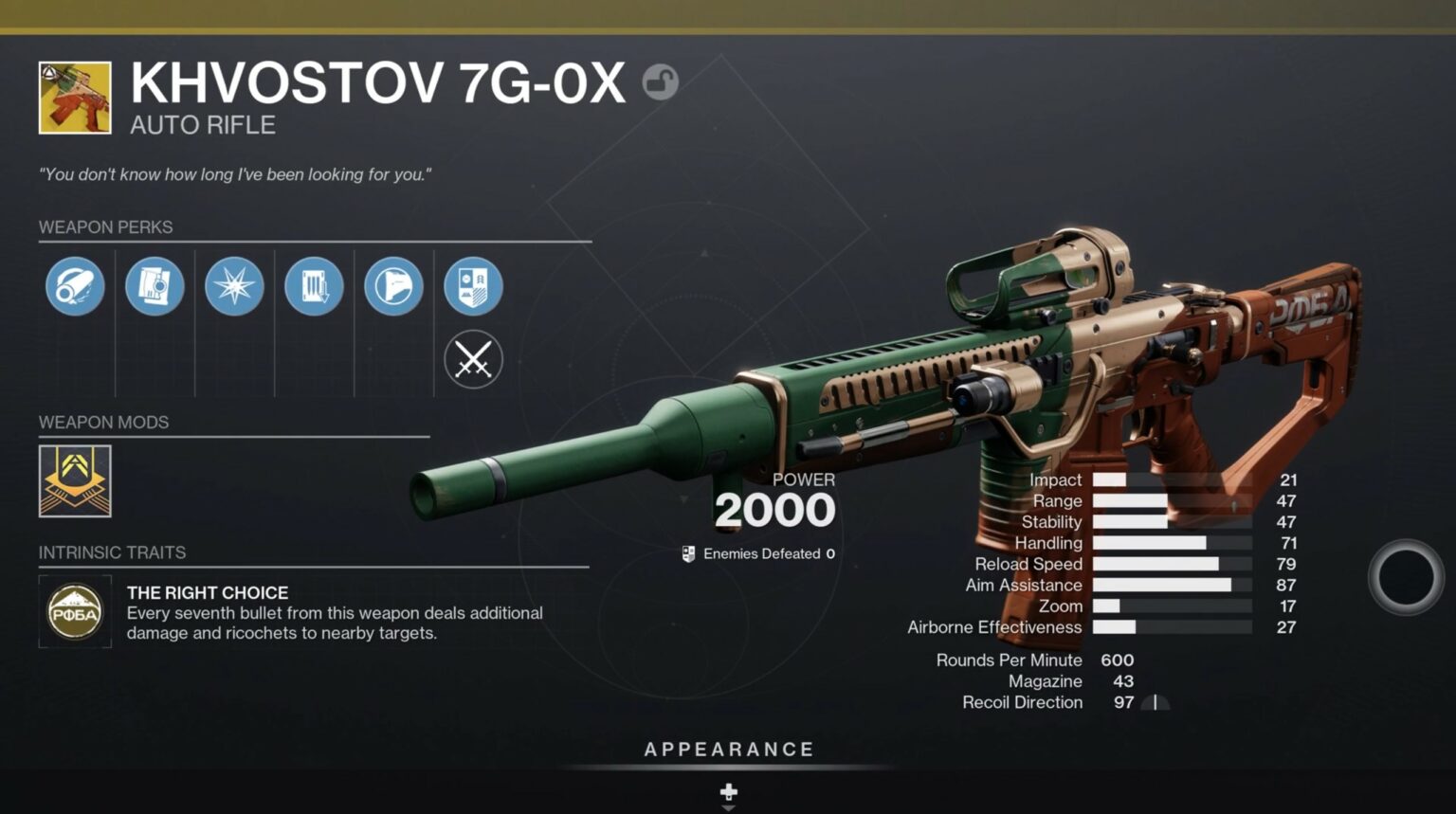Open the Intrinsic Traits section

tap(112, 552)
